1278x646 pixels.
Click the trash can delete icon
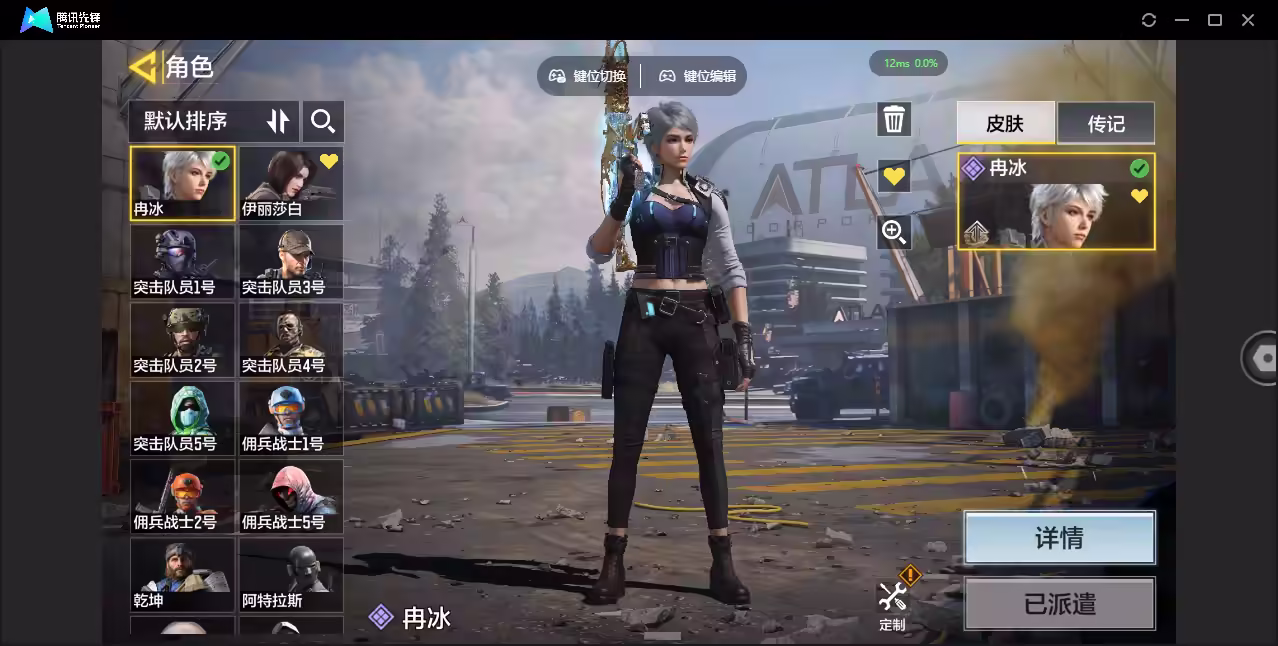tap(894, 120)
